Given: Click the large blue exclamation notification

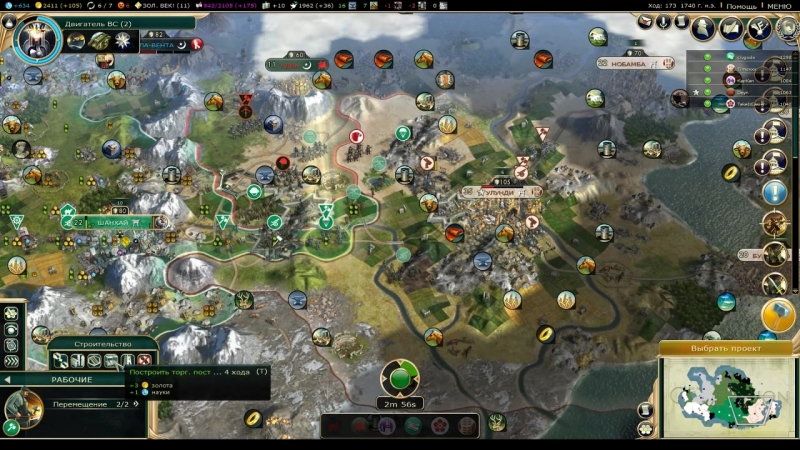Looking at the screenshot, I should [775, 192].
